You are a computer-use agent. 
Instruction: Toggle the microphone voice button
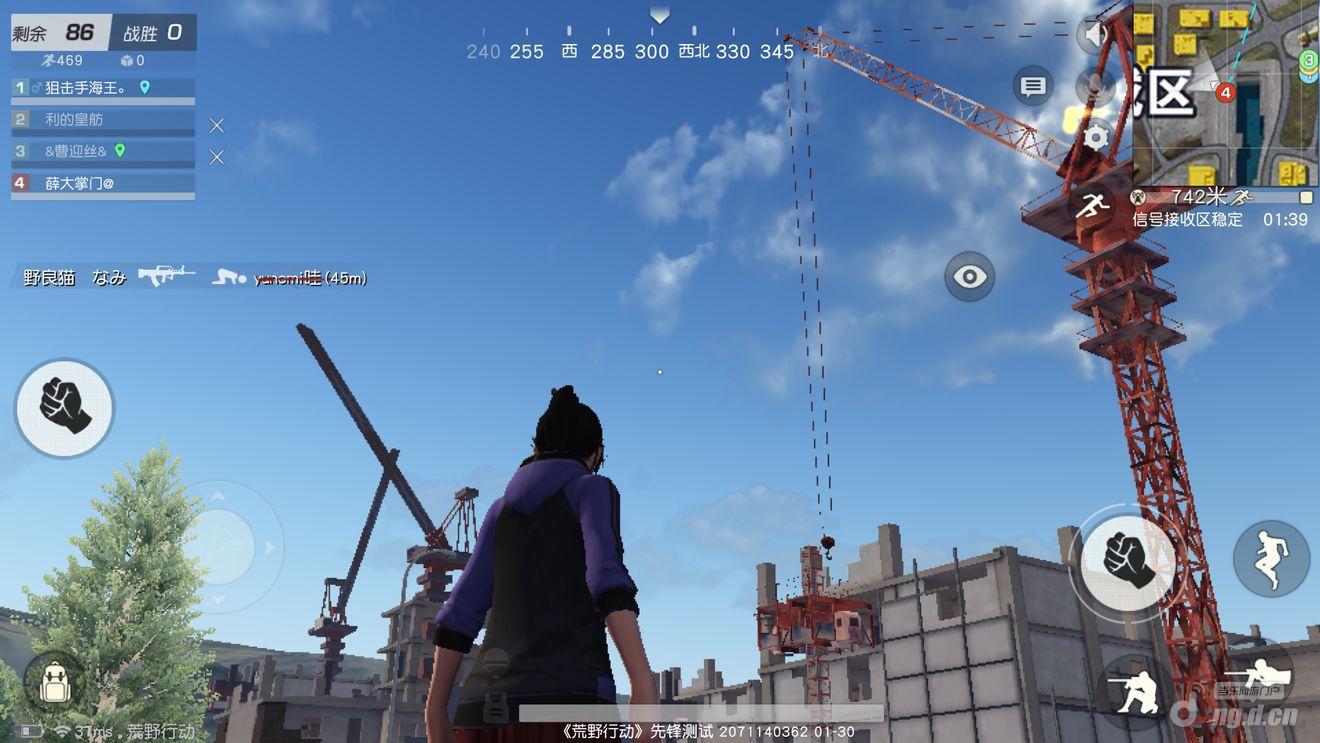coord(1097,86)
